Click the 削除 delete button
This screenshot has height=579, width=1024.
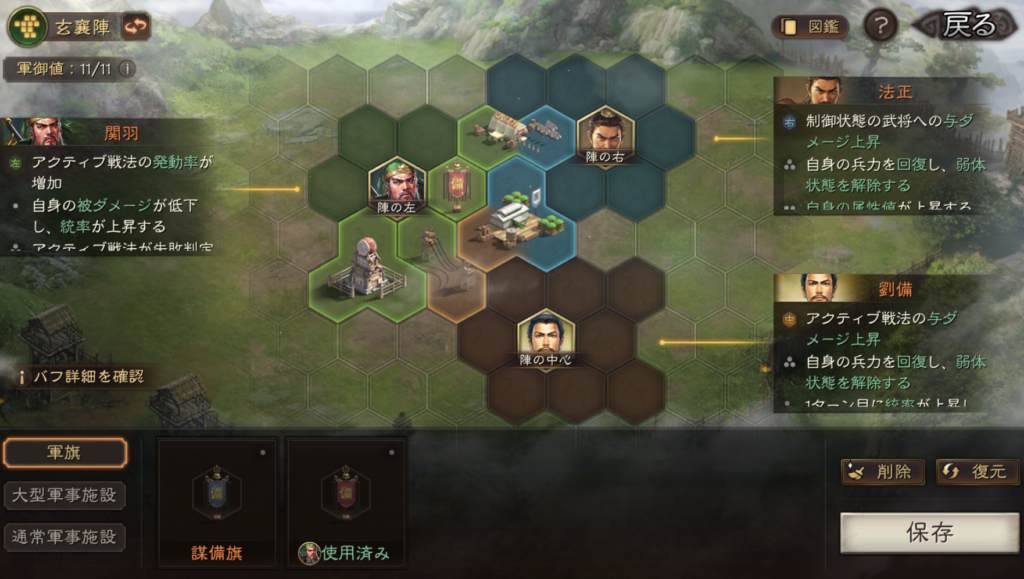(x=882, y=472)
